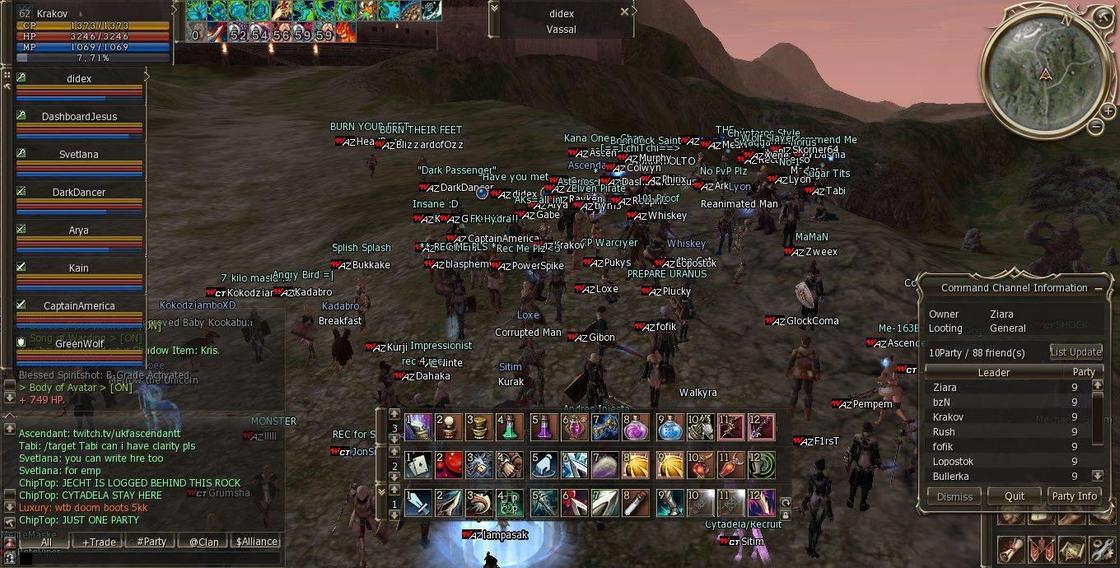Screen dimensions: 1120x568
Task: Use the blue key item in slot 7
Action: click(x=606, y=428)
